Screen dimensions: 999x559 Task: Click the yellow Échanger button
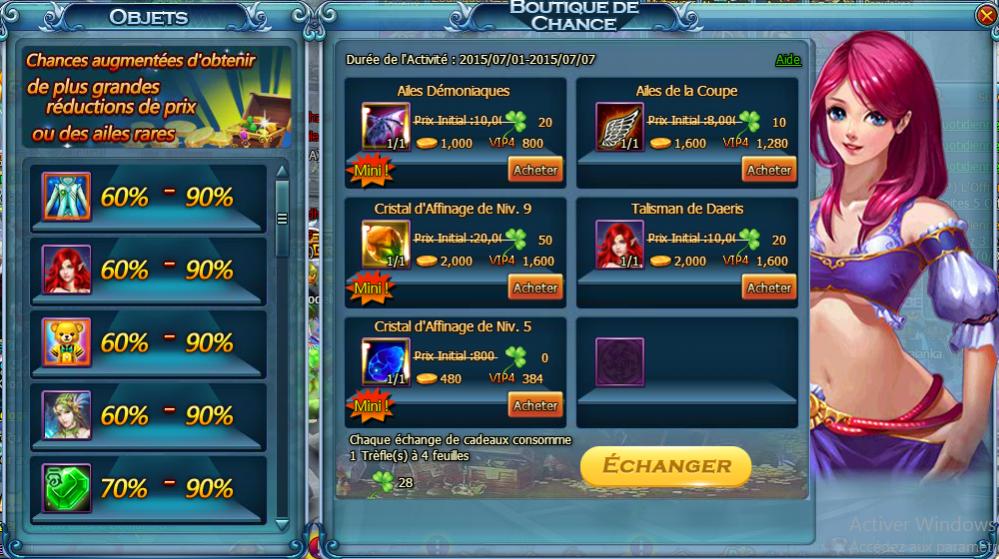(665, 466)
